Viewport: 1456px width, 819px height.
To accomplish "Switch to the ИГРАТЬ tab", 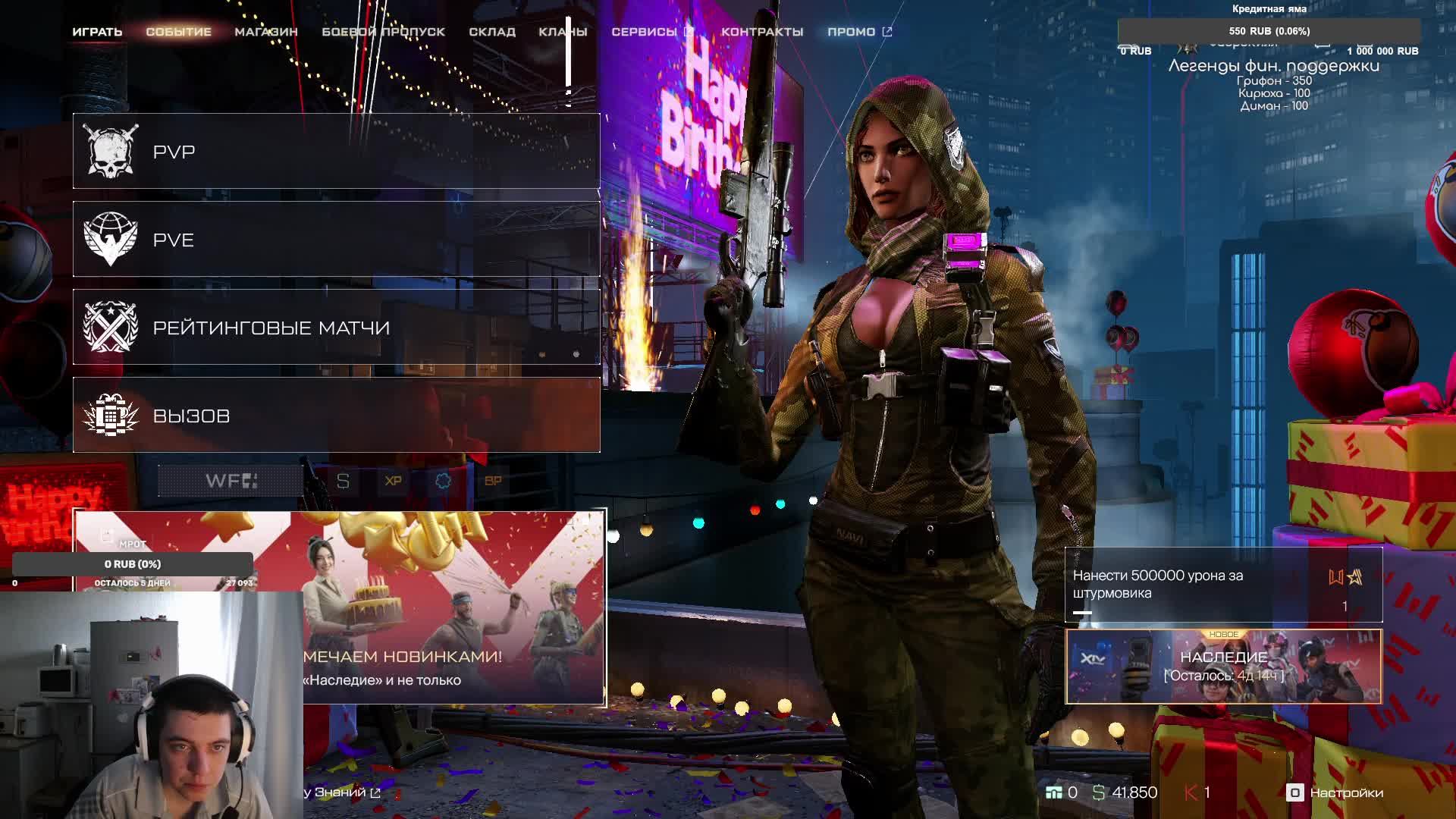I will point(97,32).
